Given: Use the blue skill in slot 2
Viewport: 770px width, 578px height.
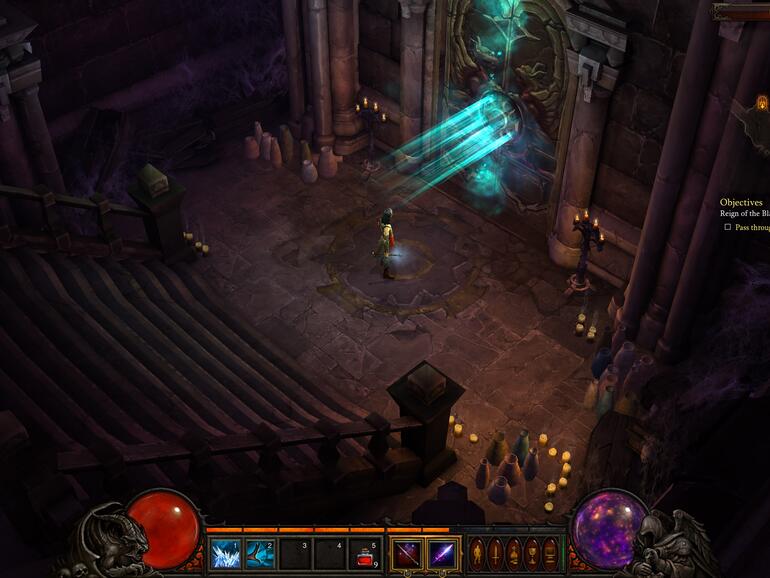Looking at the screenshot, I should click(260, 553).
